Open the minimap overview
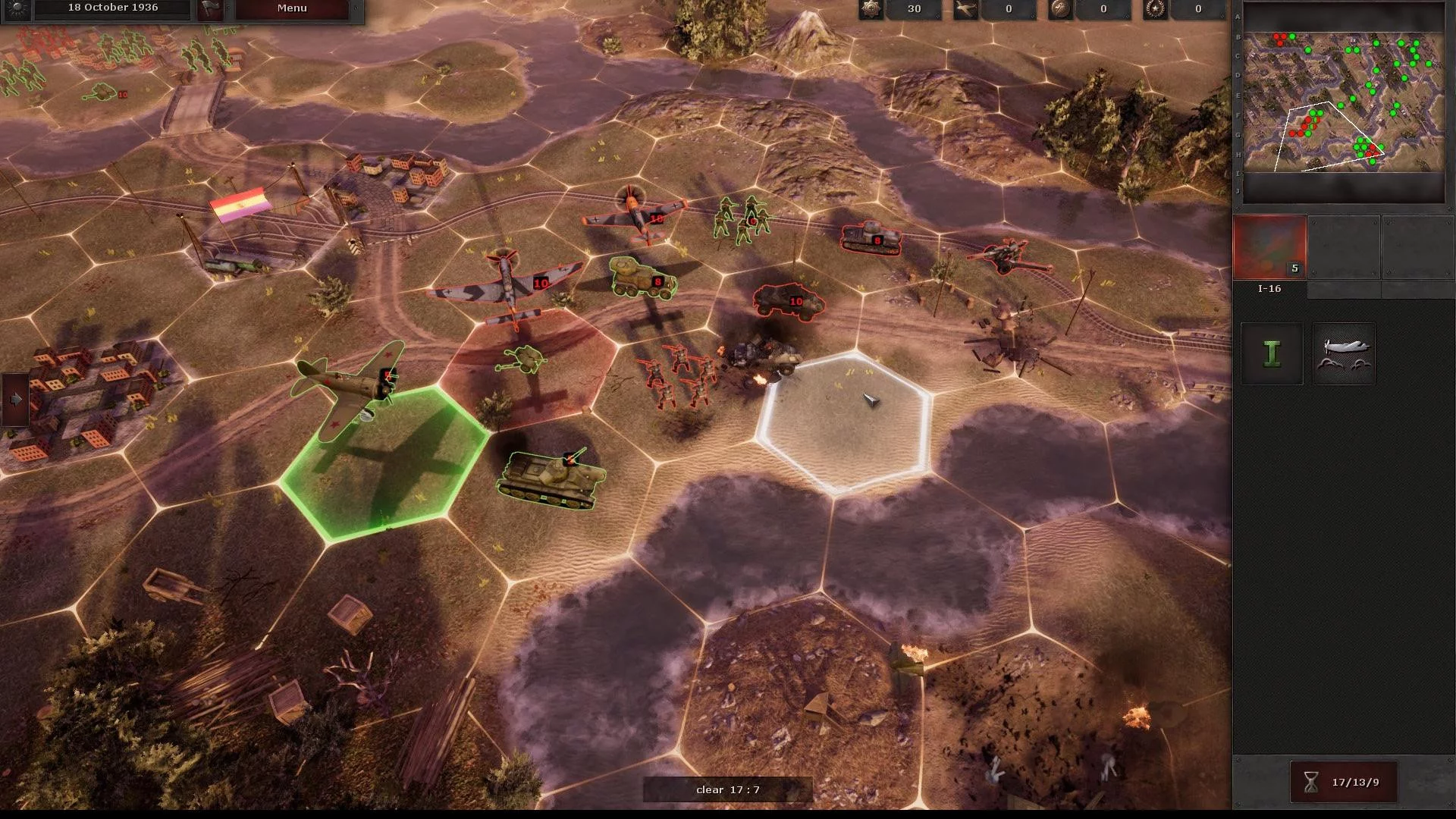The width and height of the screenshot is (1456, 819). point(1343,102)
